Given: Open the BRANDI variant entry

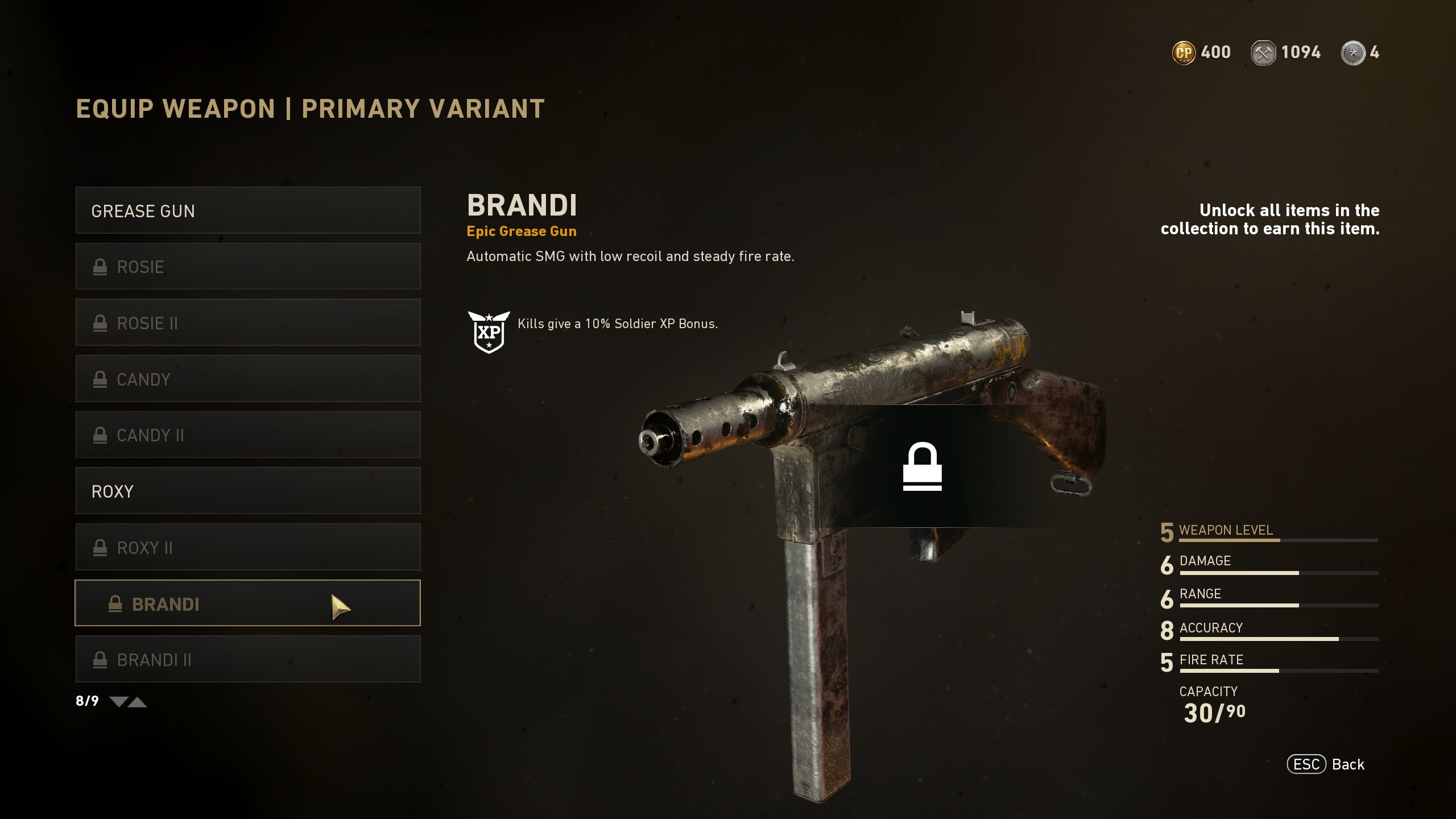Looking at the screenshot, I should click(247, 605).
